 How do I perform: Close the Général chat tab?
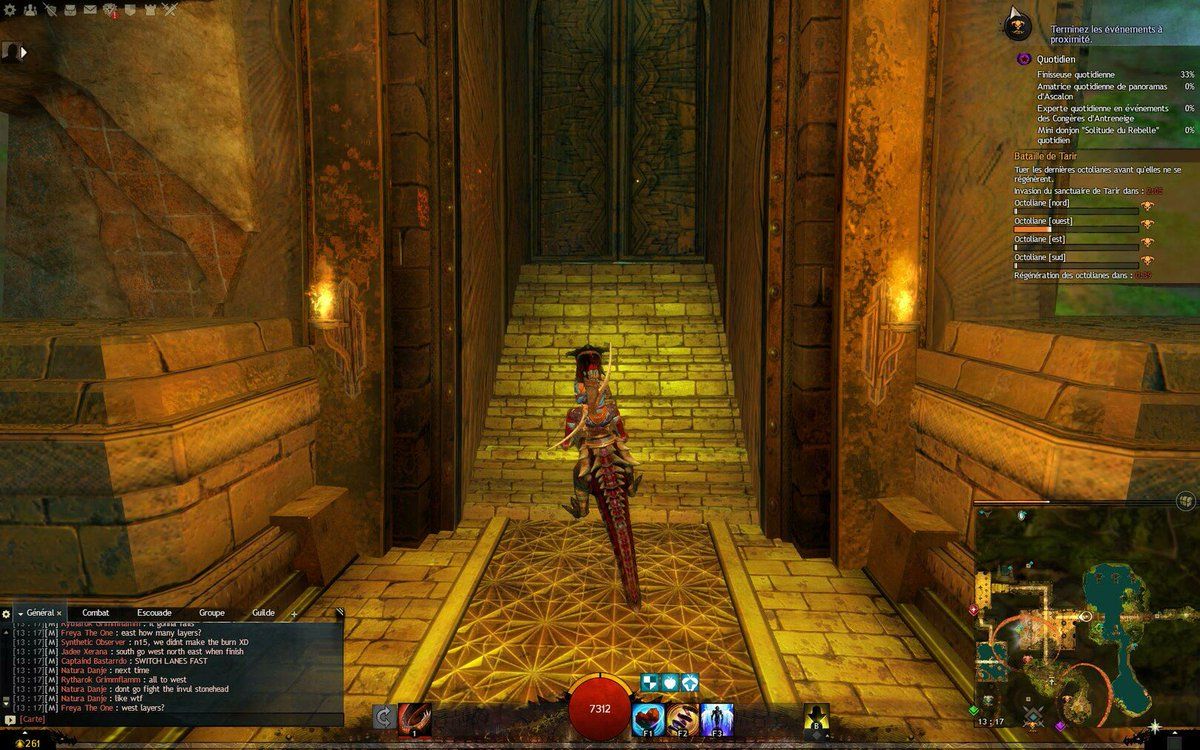click(59, 613)
